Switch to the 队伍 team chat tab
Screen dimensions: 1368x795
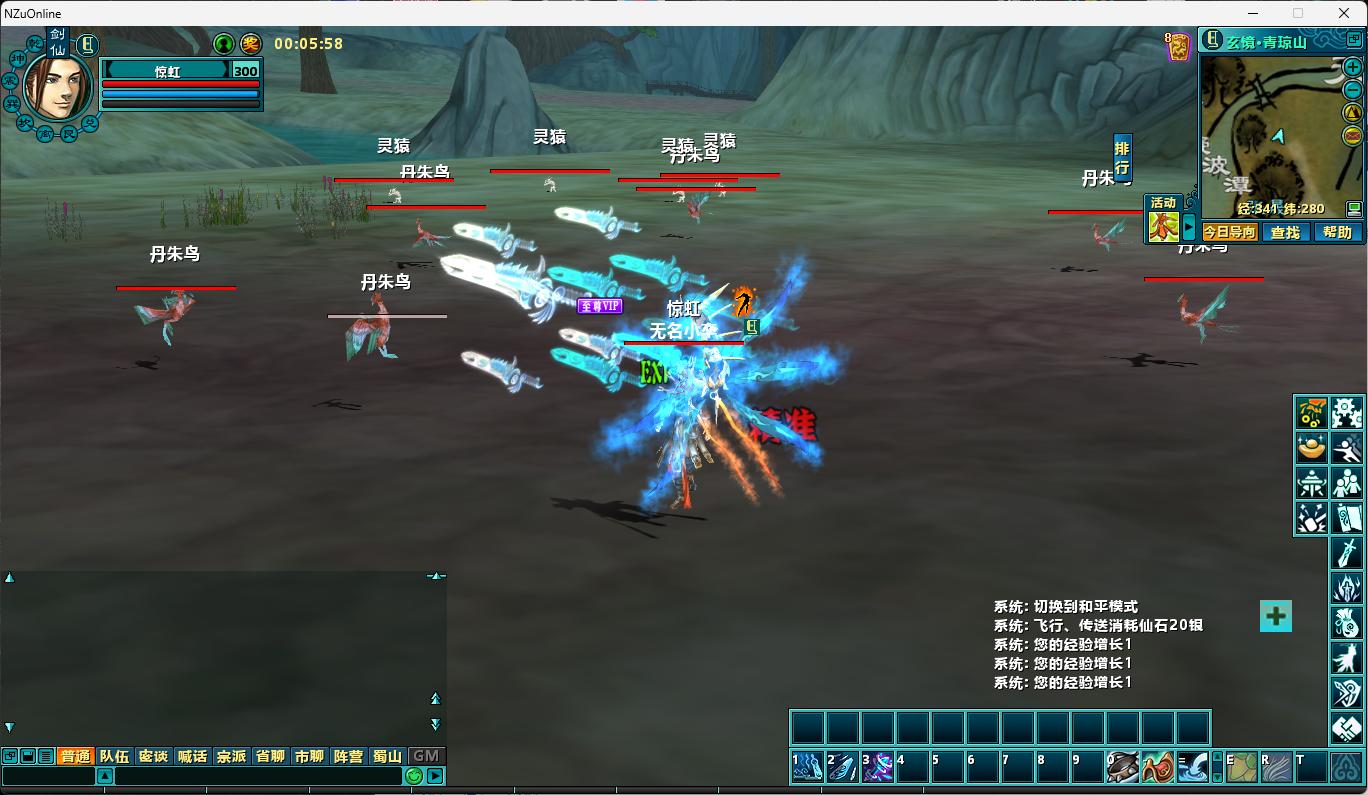114,756
